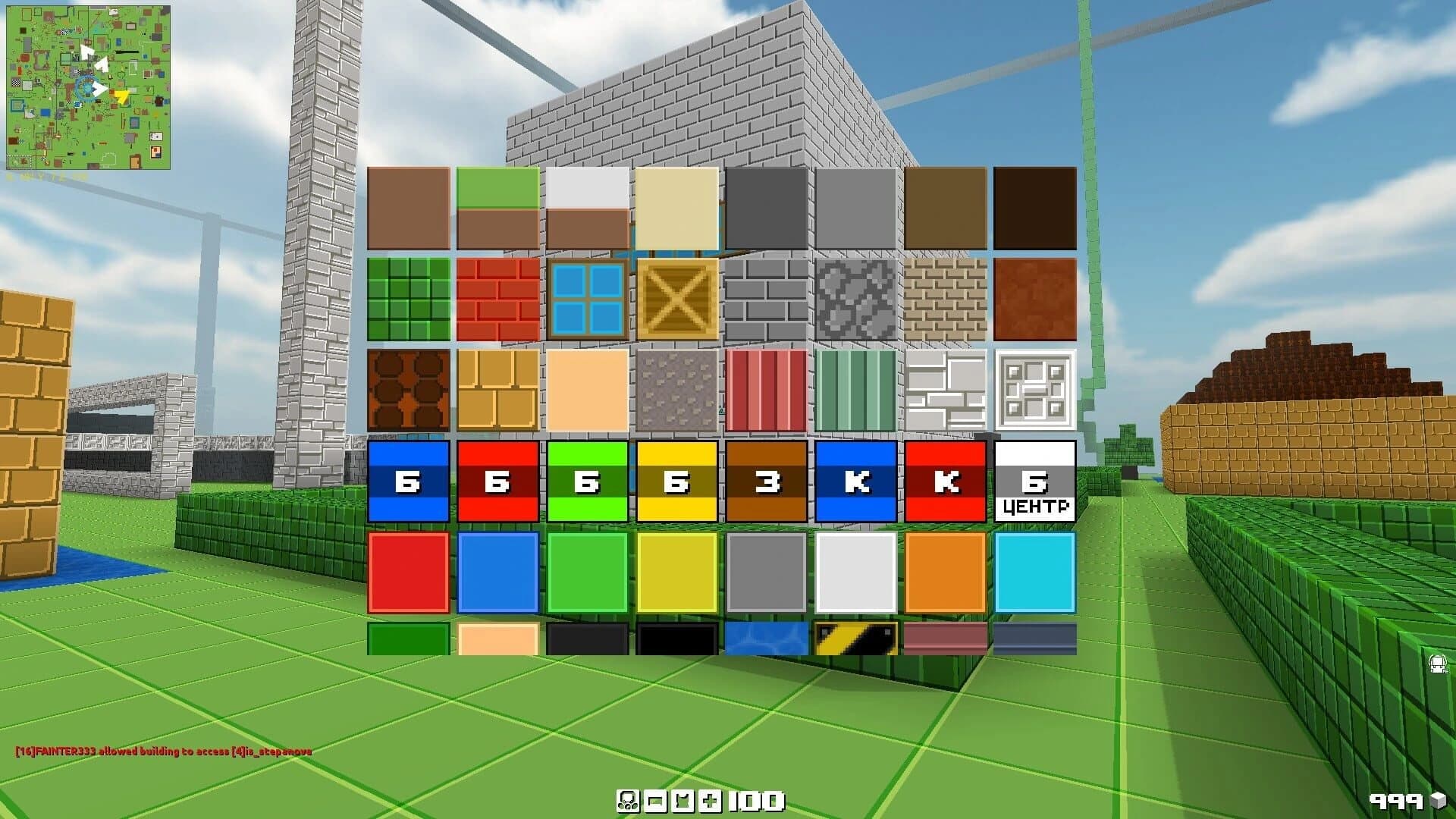This screenshot has width=1456, height=819.
Task: Click the plus icon to increase block count
Action: pyautogui.click(x=710, y=801)
